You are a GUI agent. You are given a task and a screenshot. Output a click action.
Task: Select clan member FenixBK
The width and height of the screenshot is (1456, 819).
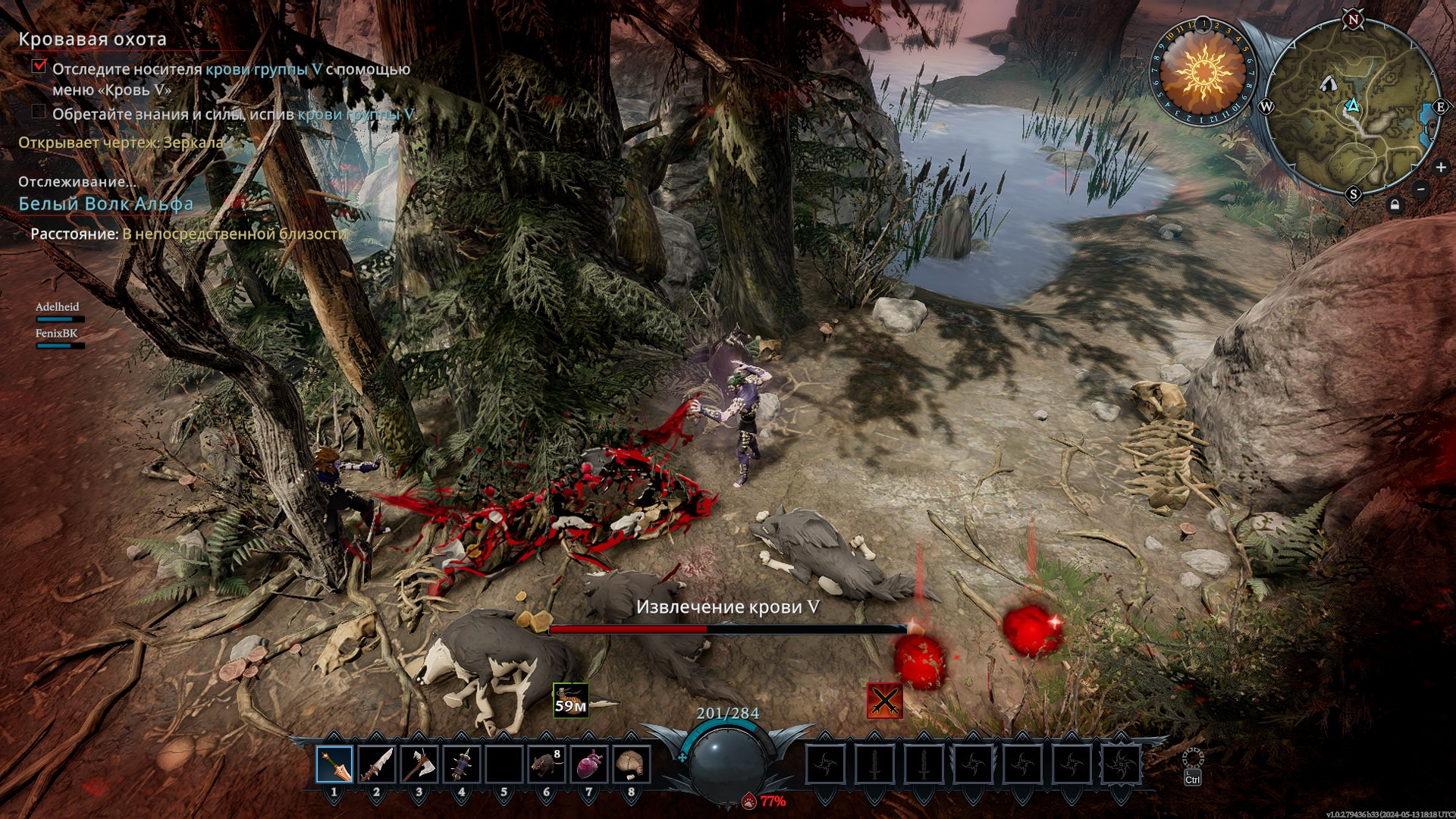pyautogui.click(x=57, y=334)
